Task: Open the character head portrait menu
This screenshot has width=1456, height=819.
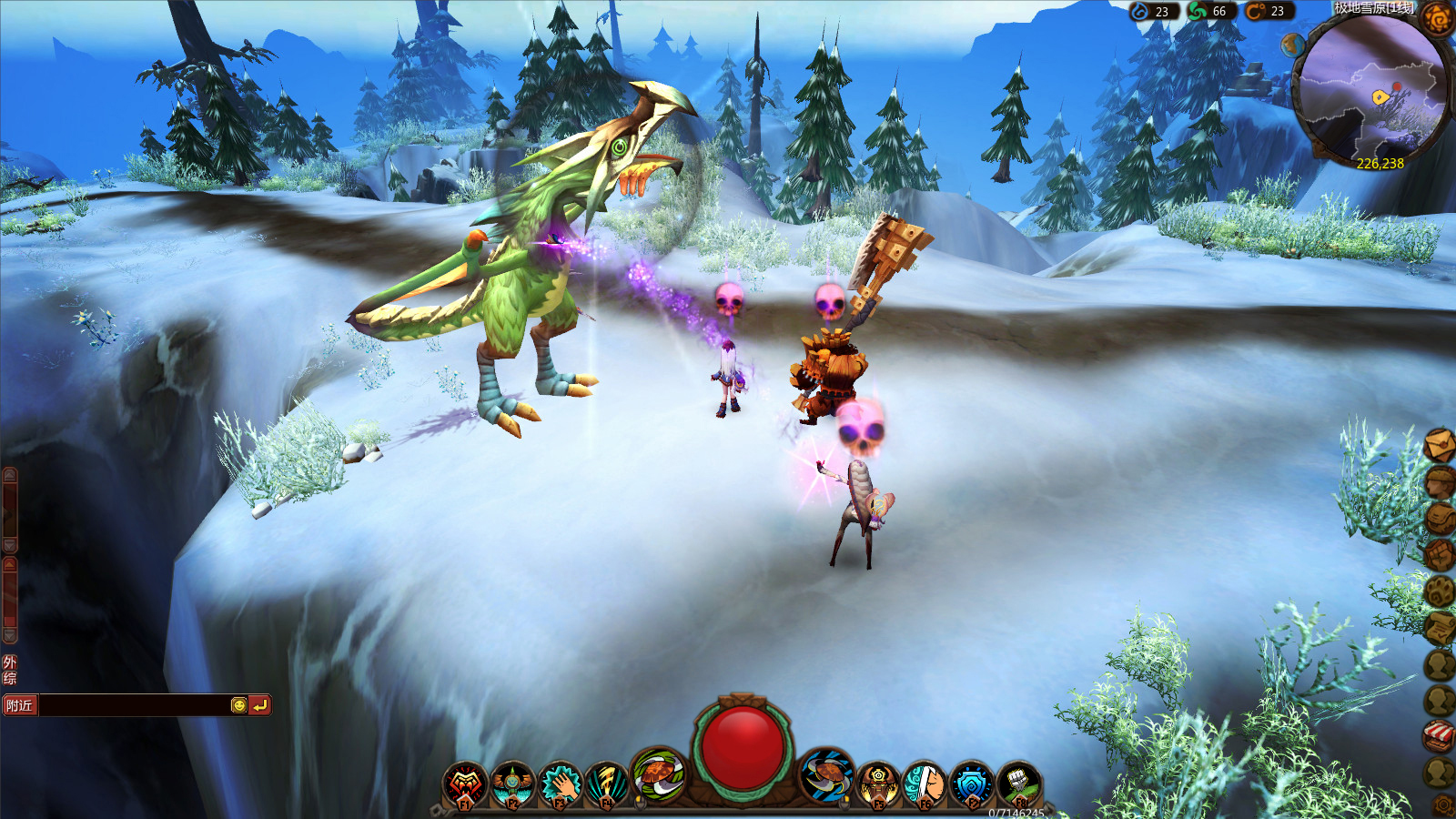Action: [1439, 482]
